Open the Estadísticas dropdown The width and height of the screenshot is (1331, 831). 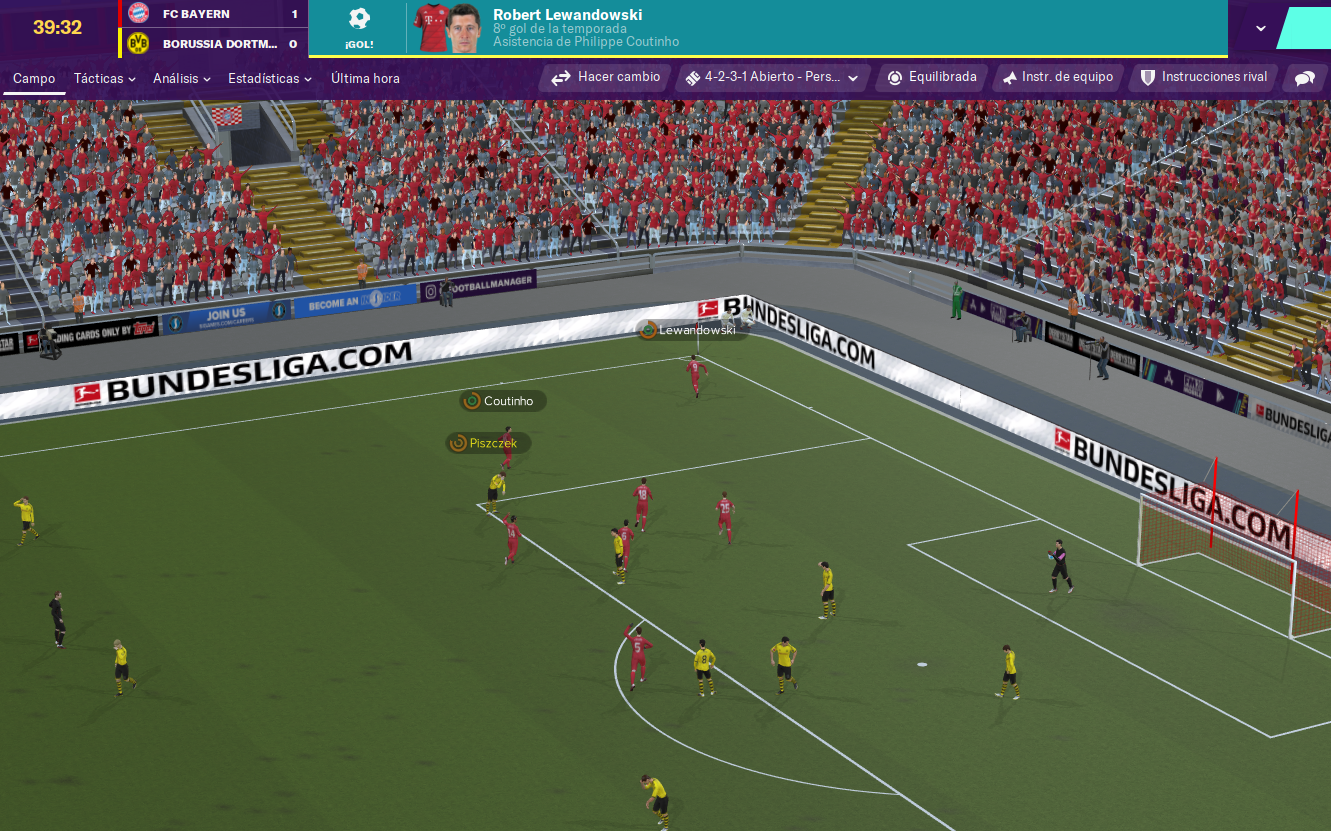click(269, 78)
